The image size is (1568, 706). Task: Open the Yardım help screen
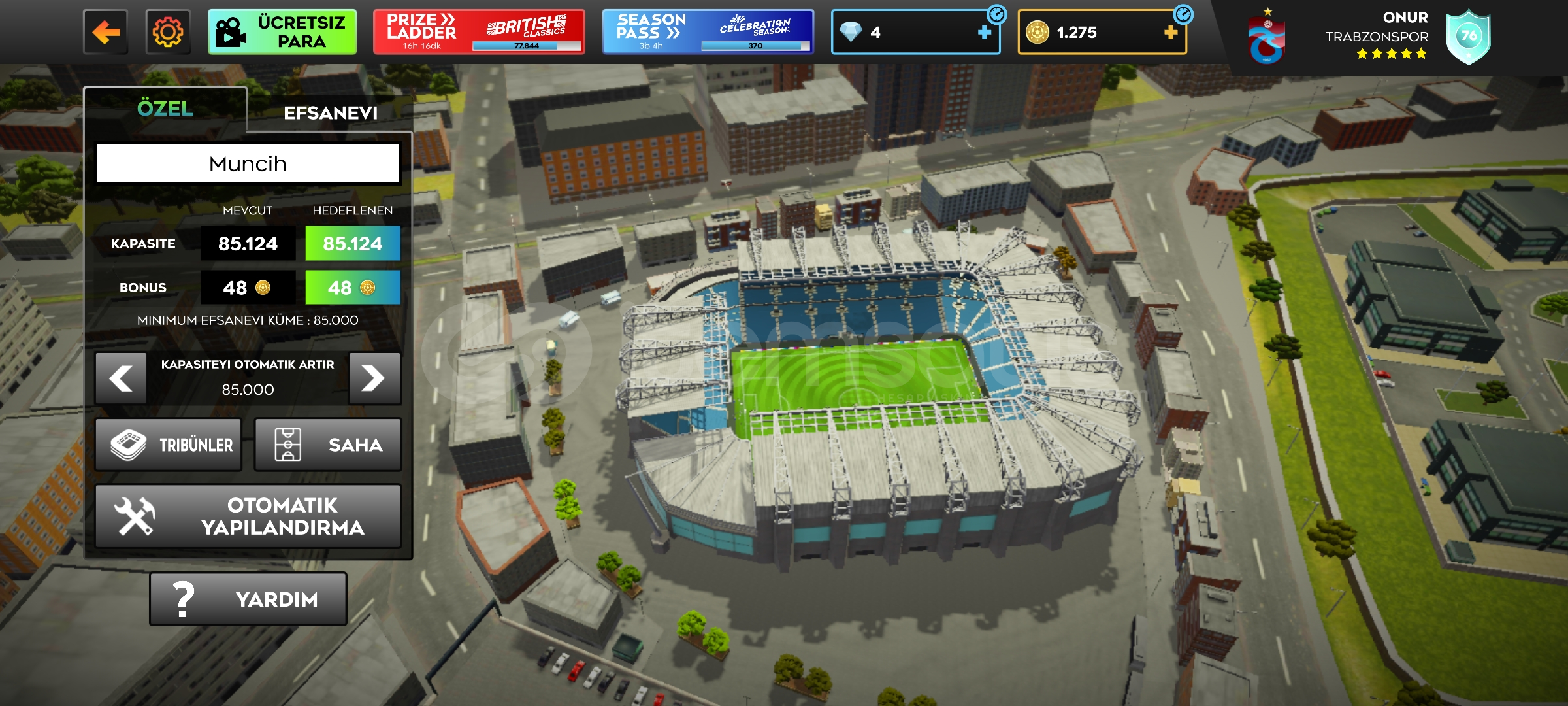tap(248, 599)
